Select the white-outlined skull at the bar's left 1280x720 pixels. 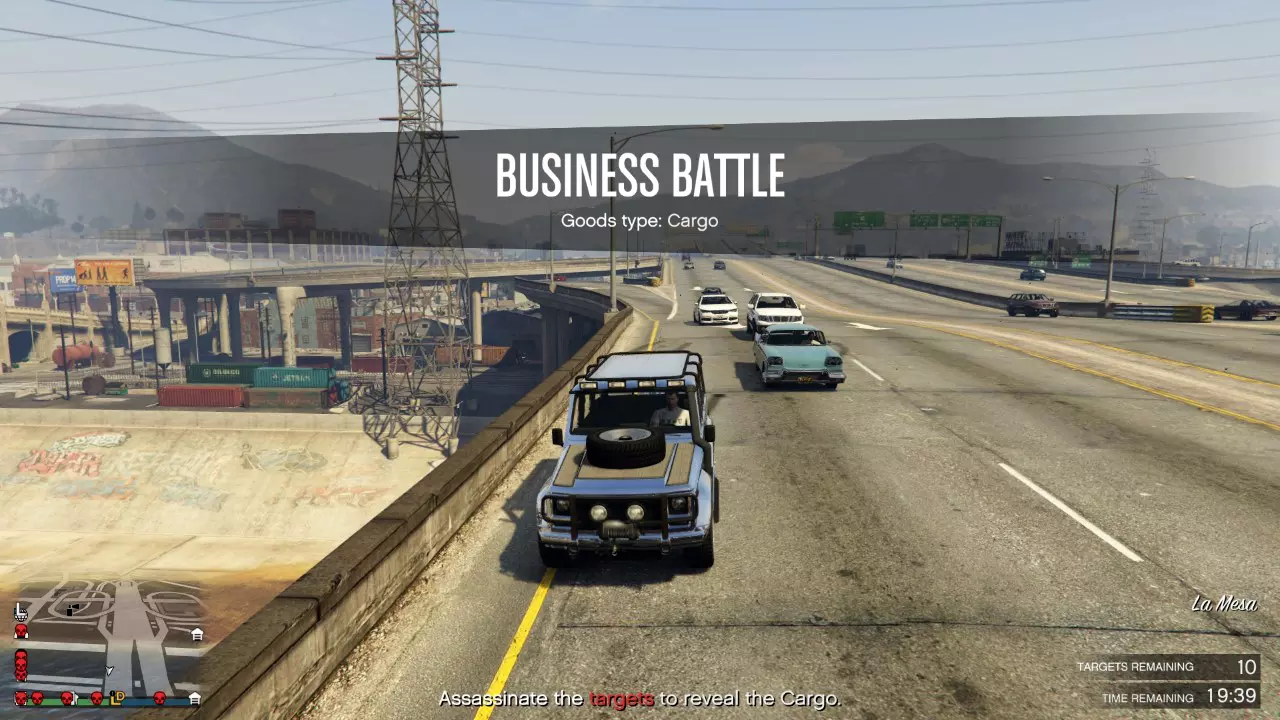(20, 697)
